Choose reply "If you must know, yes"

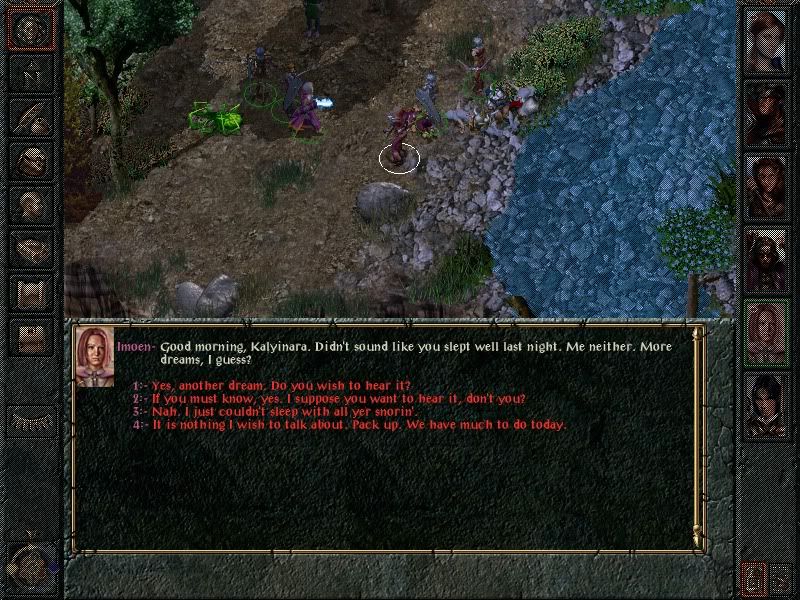[x=338, y=398]
